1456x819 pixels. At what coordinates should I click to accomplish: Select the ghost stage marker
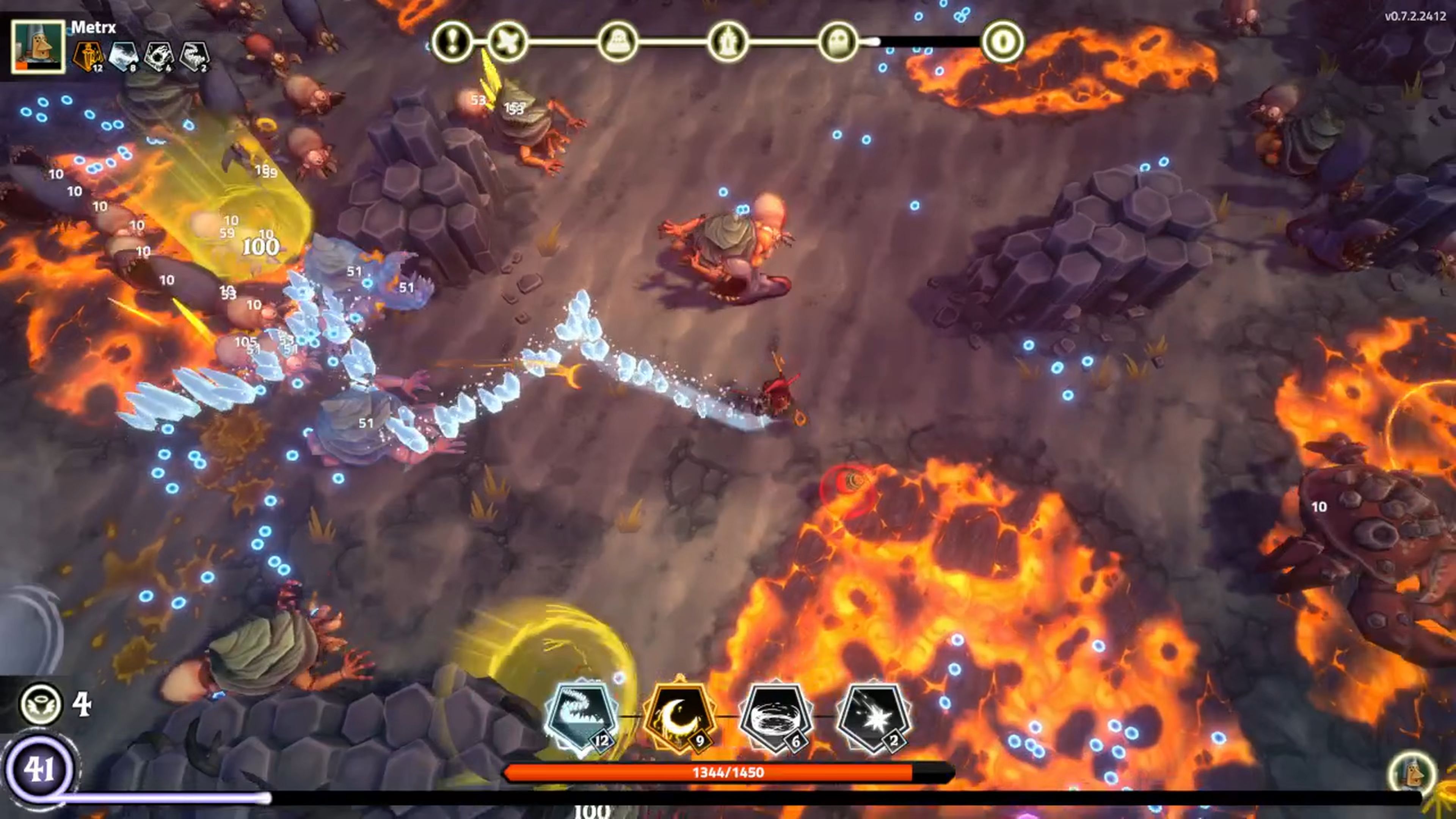click(838, 41)
